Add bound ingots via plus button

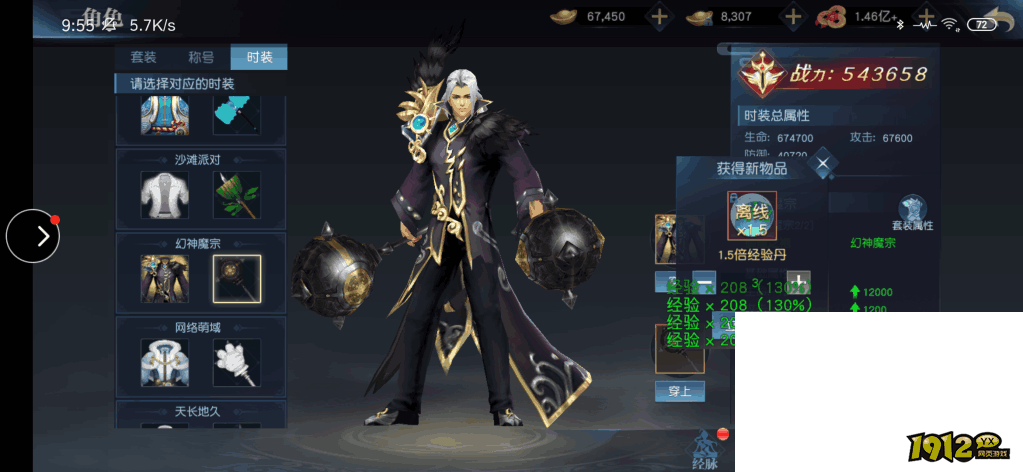[793, 16]
